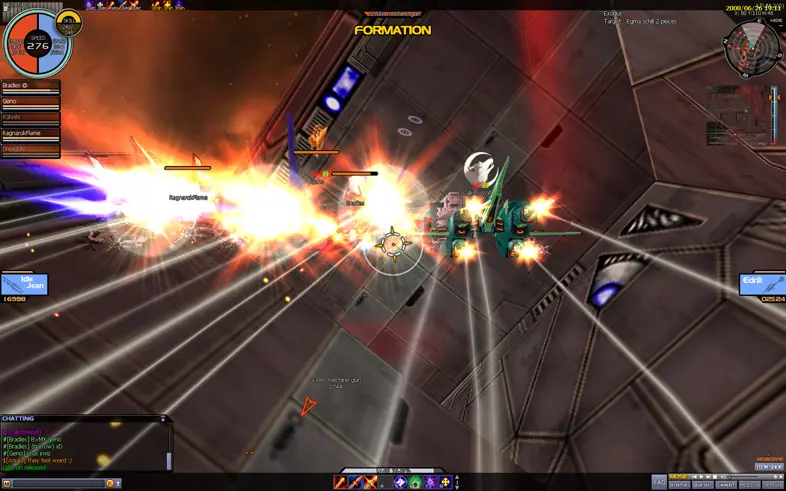Activate the green shield skill icon

[415, 483]
